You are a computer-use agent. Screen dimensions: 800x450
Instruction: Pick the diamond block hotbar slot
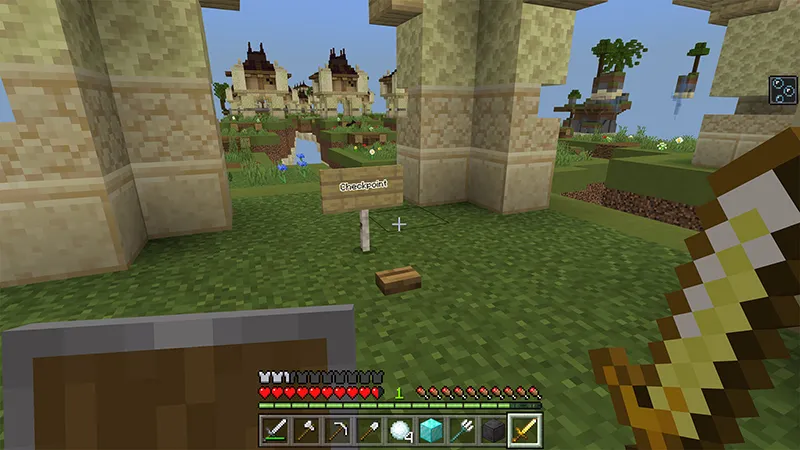coord(431,430)
